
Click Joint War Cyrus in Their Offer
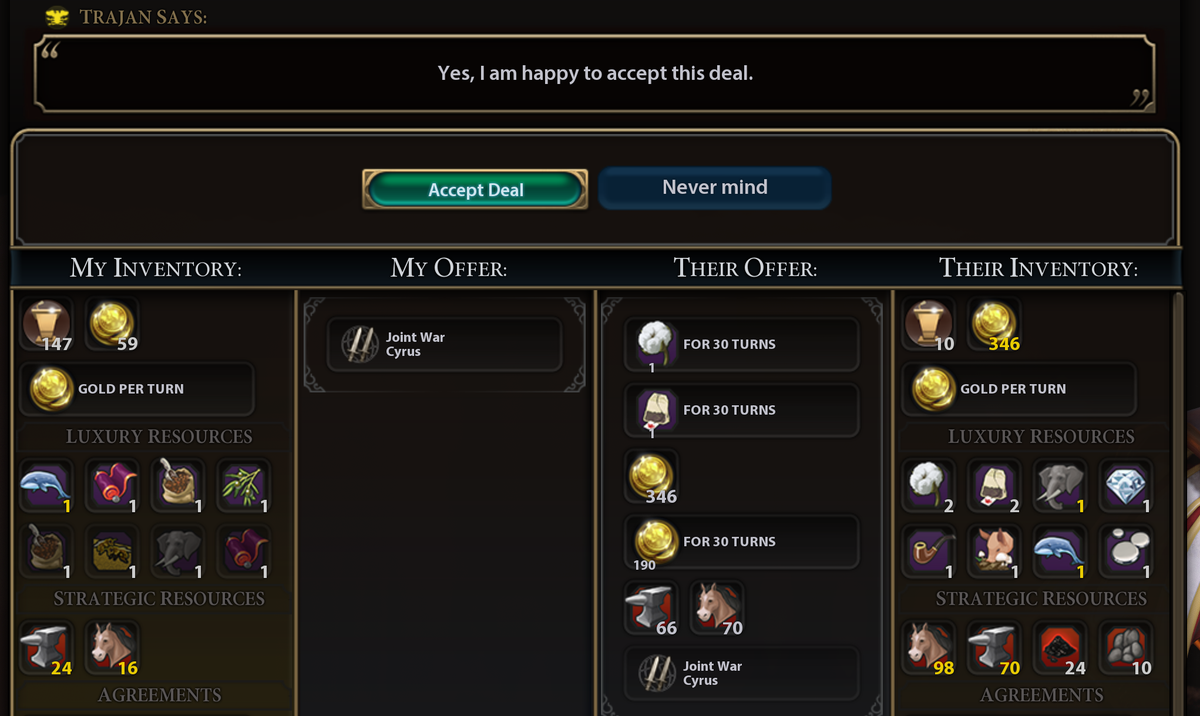pos(741,673)
